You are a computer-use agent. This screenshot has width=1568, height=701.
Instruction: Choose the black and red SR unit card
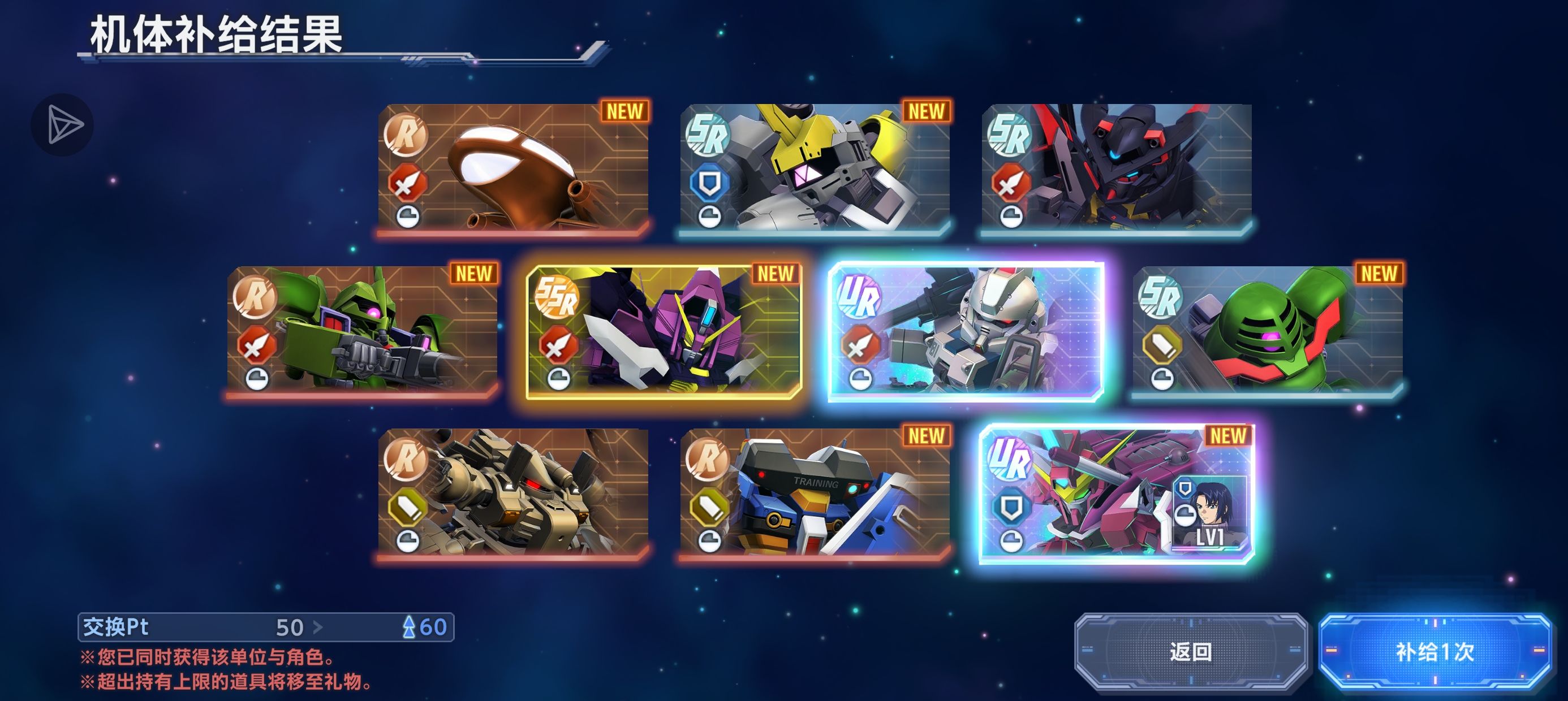pos(1117,168)
